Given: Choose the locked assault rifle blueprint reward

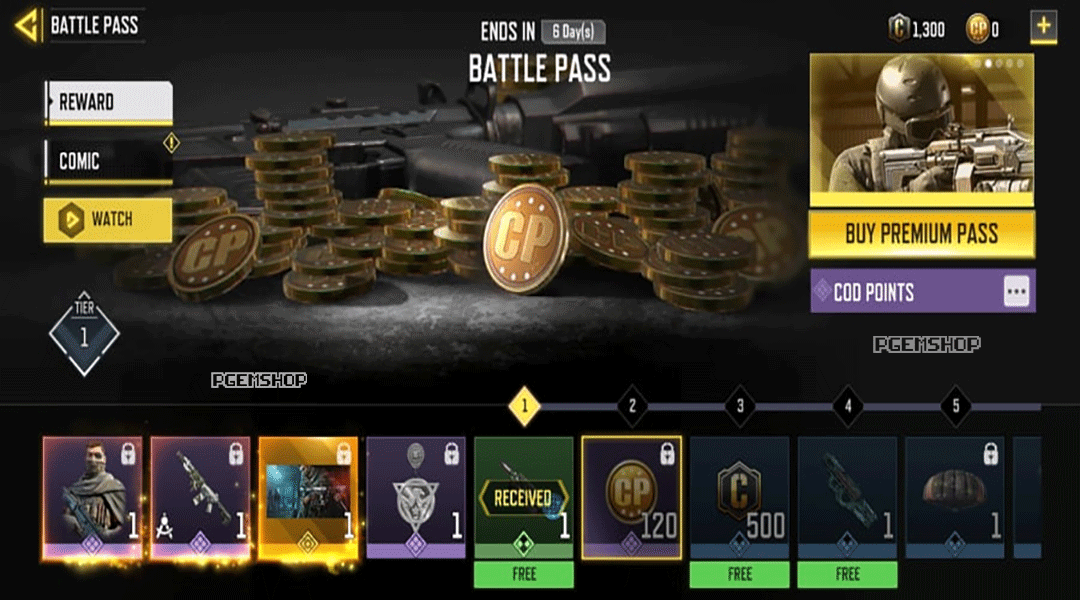Looking at the screenshot, I should point(200,497).
